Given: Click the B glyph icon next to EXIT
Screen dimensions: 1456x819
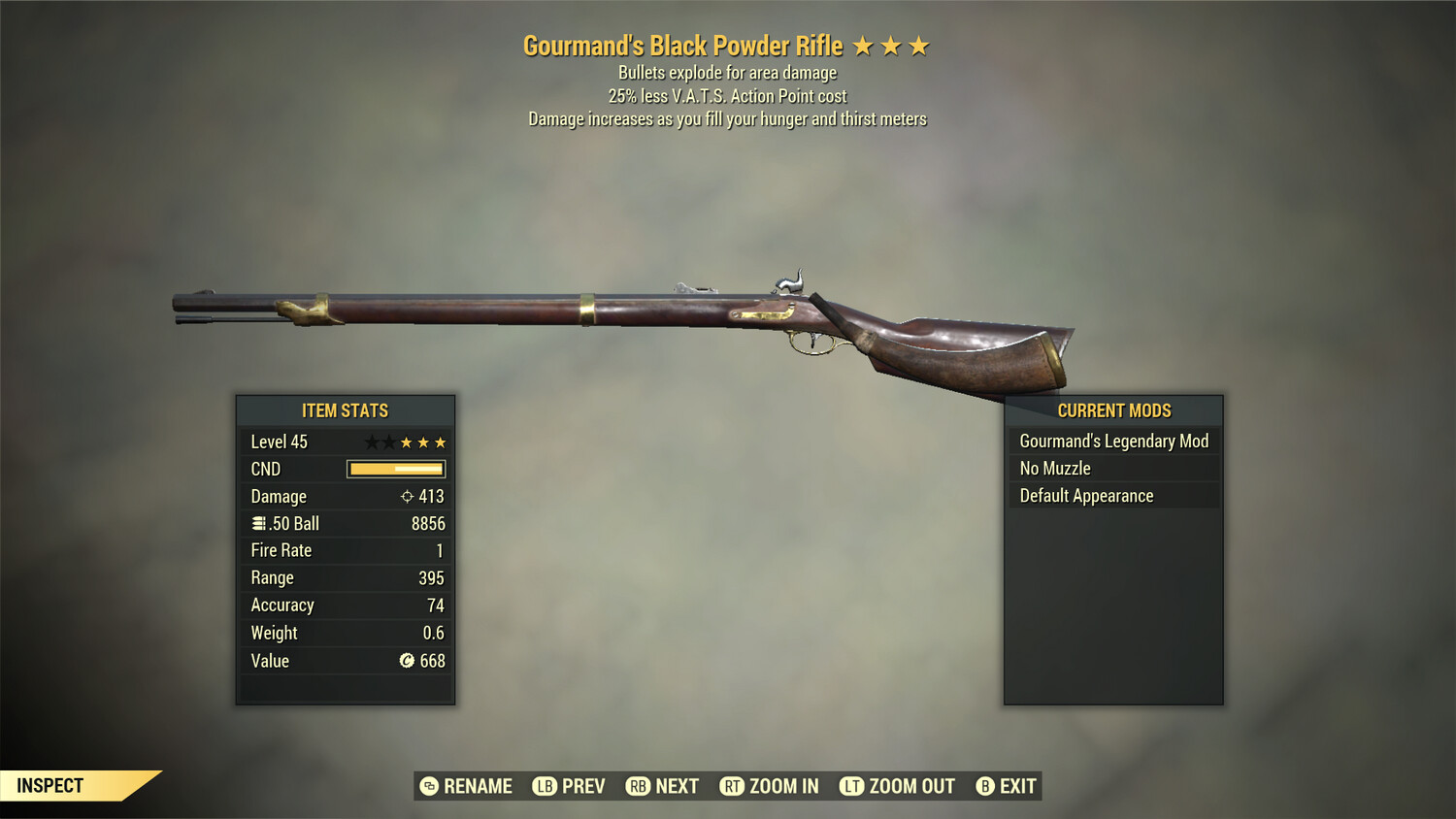Looking at the screenshot, I should coord(983,786).
